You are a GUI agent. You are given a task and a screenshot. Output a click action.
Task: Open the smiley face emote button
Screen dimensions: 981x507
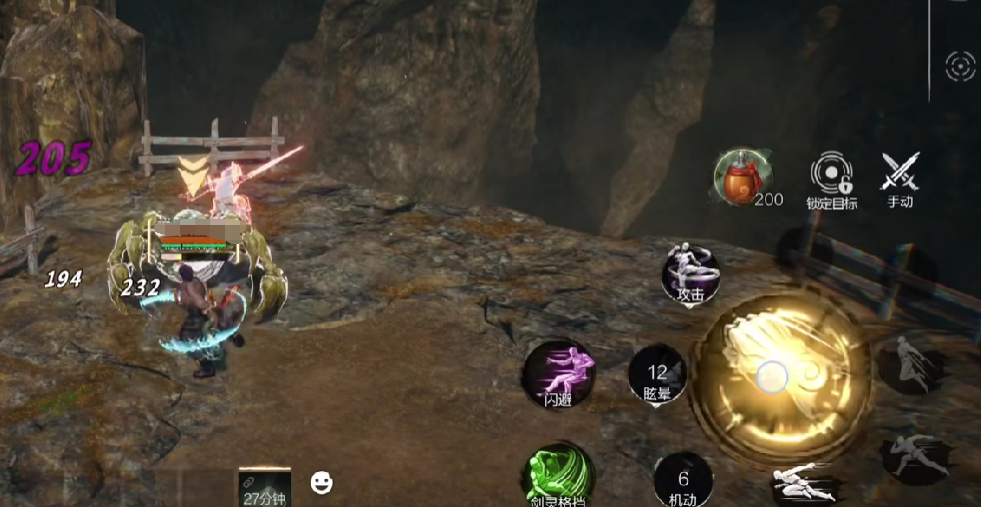click(321, 483)
